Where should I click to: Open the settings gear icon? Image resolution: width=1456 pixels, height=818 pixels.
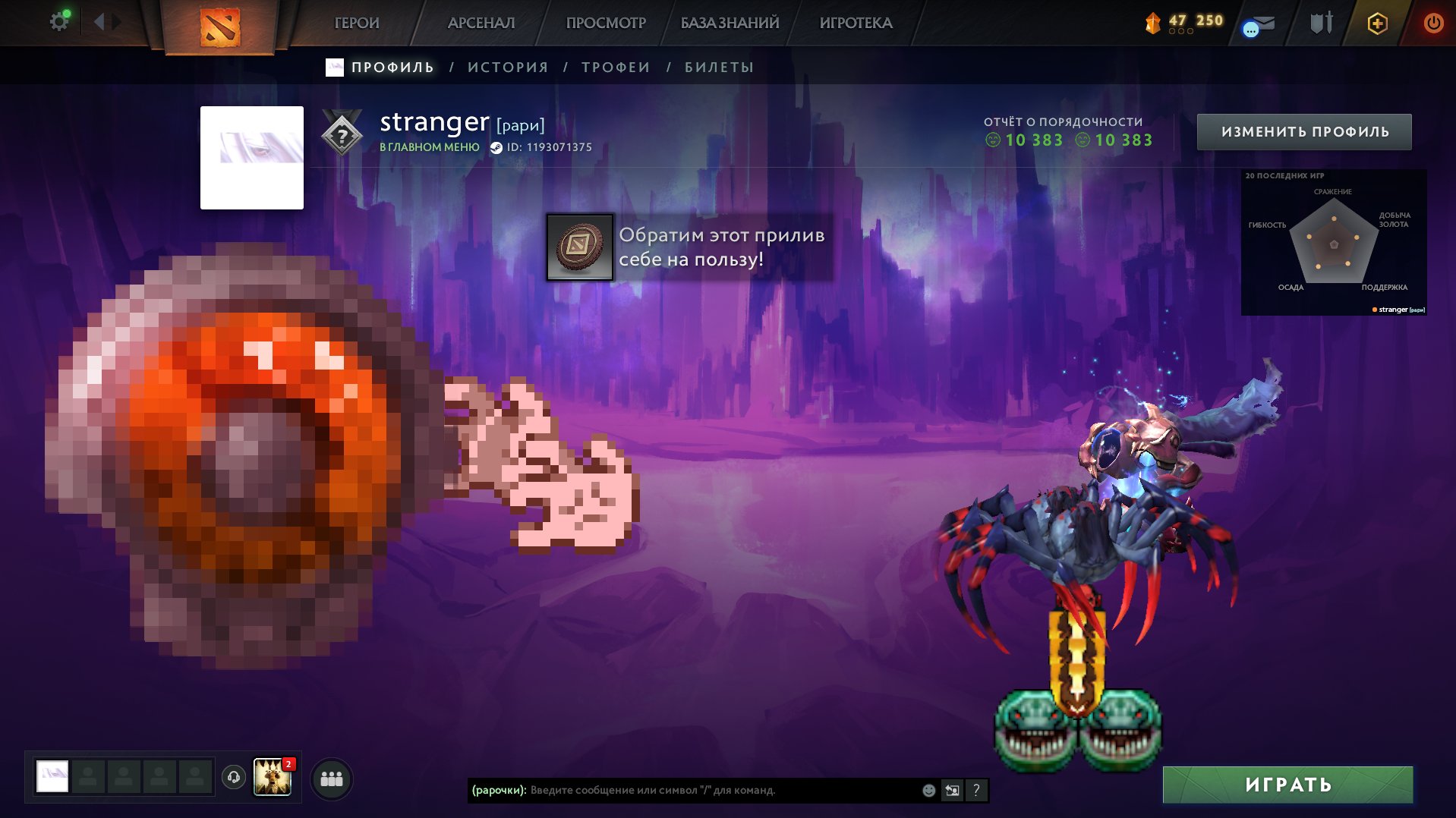click(60, 20)
